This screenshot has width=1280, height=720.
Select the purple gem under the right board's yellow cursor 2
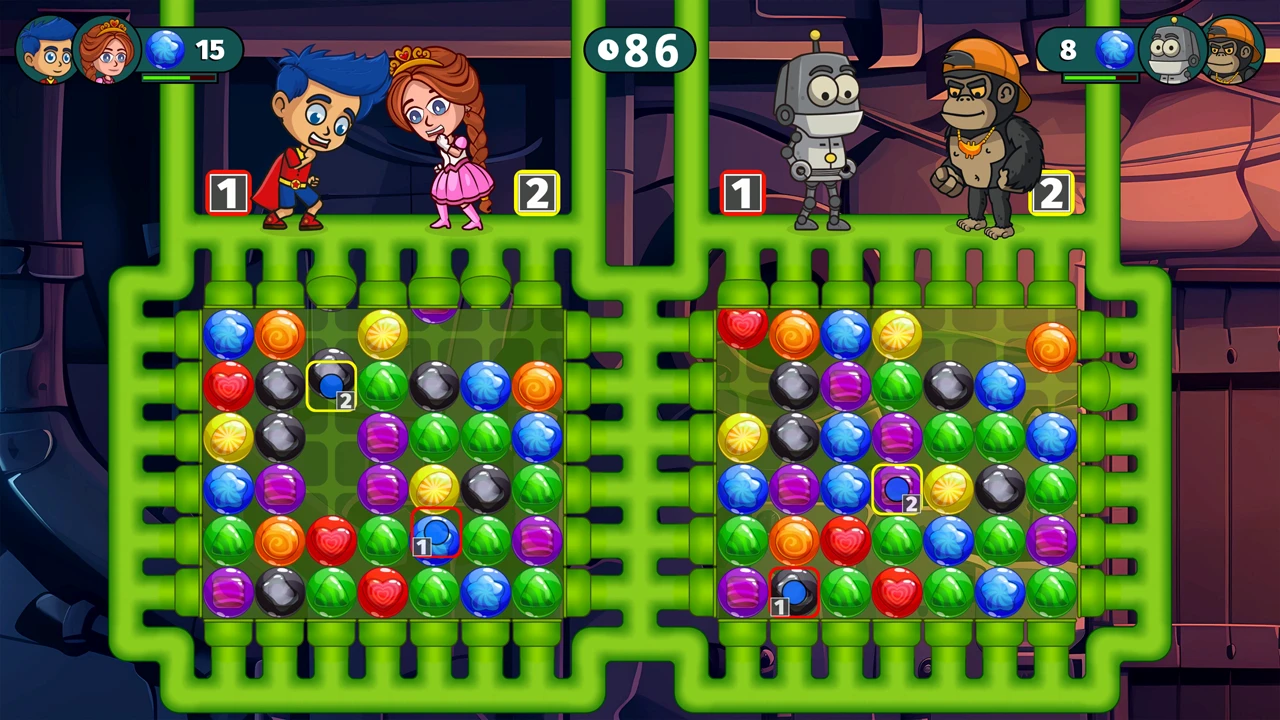point(897,488)
